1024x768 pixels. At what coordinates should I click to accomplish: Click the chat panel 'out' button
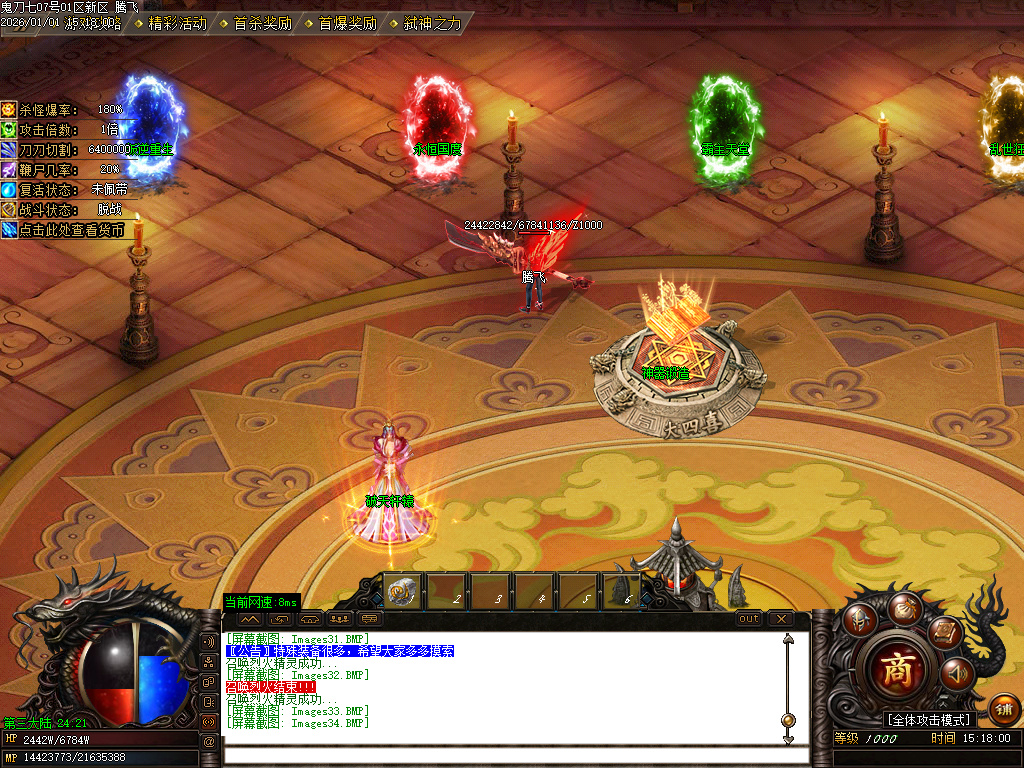click(x=749, y=619)
